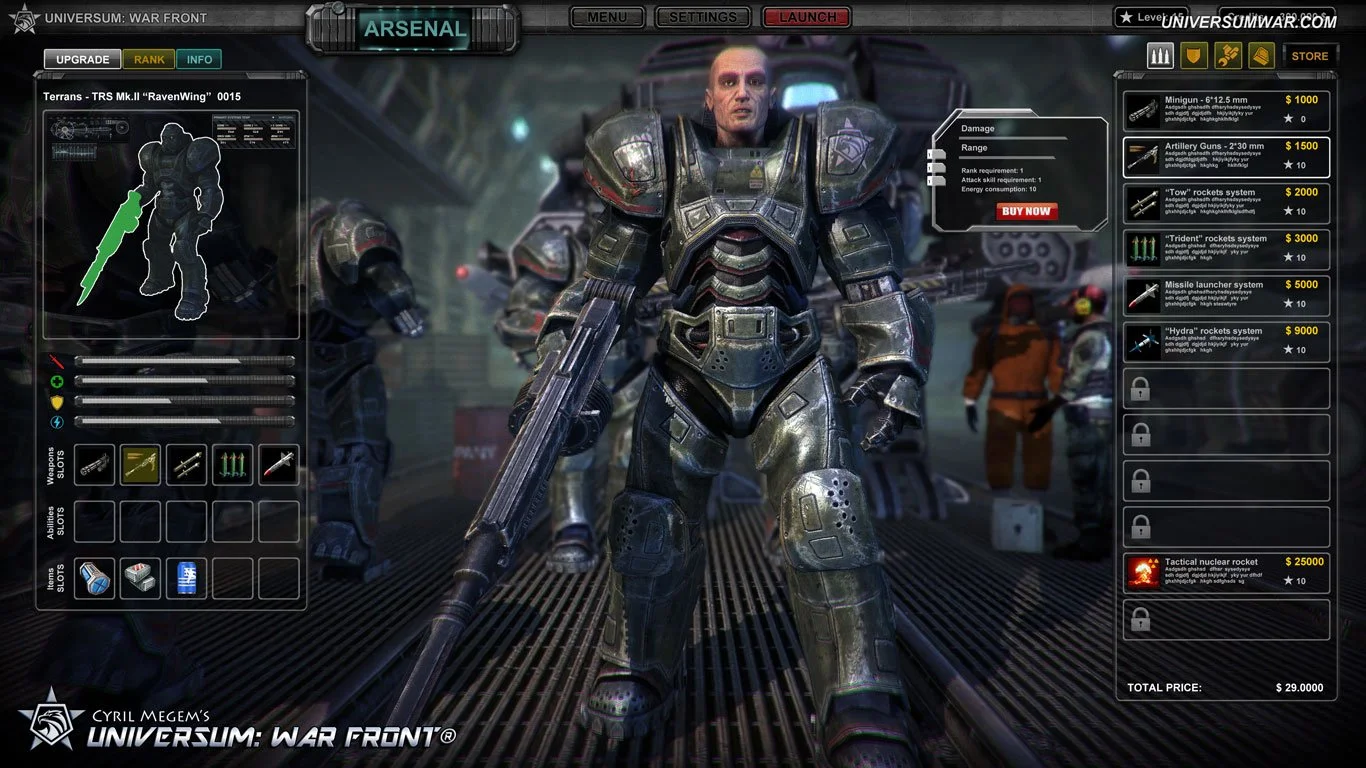The image size is (1366, 768).
Task: Select the "Tow" rockets weapon slot icon
Action: 186,465
